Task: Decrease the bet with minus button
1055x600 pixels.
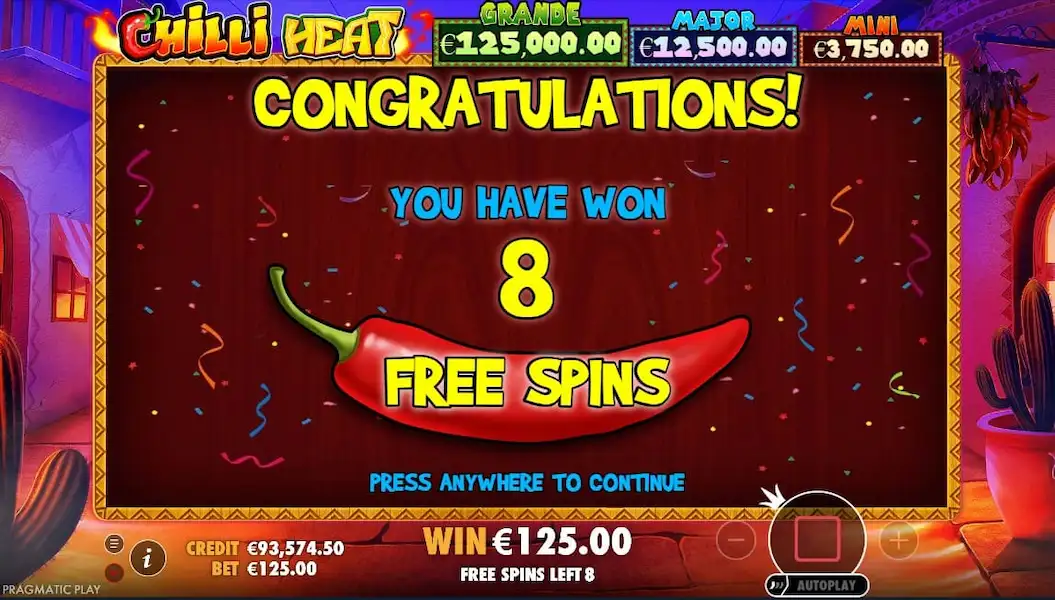Action: (x=736, y=541)
